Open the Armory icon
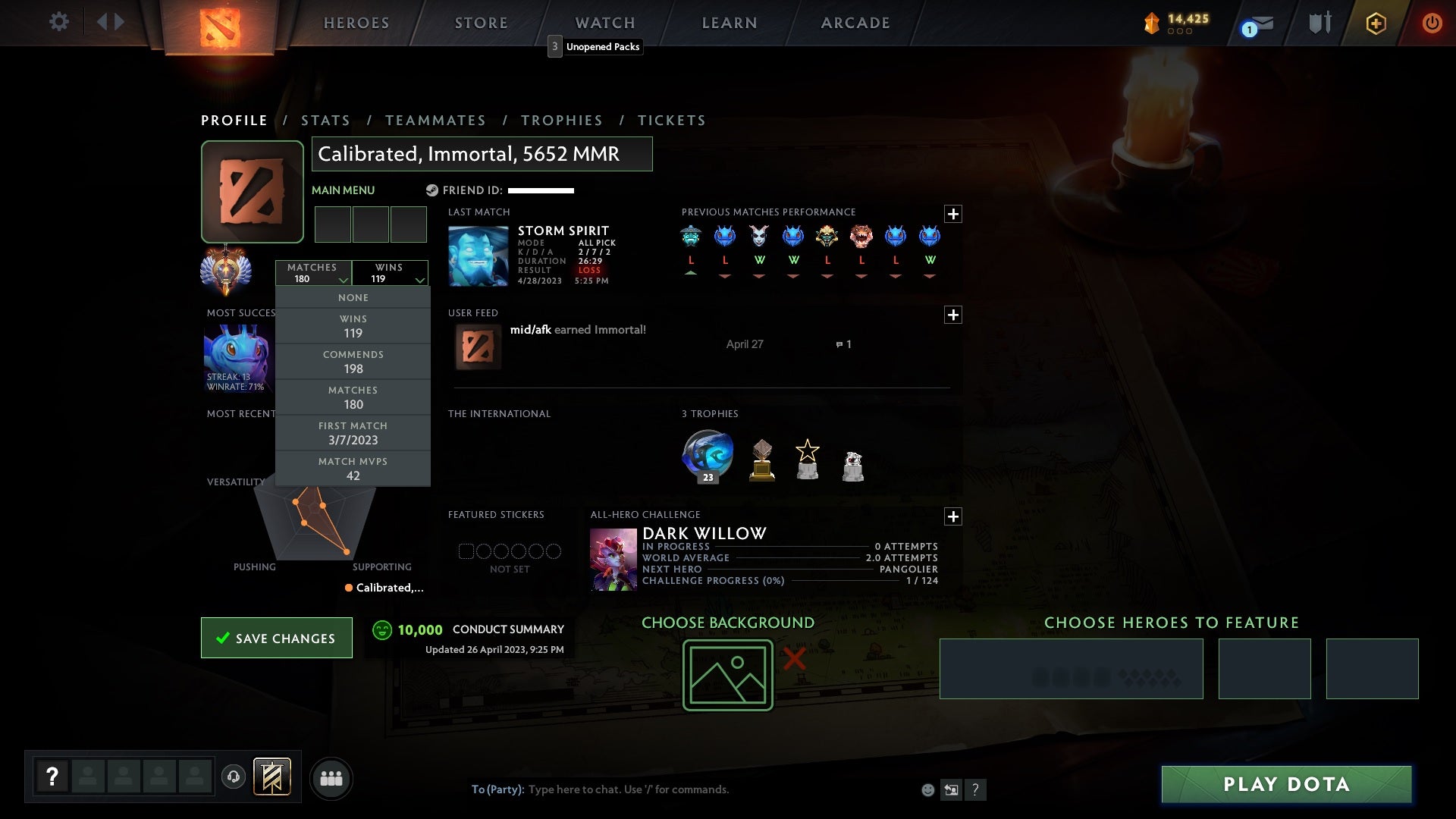This screenshot has height=819, width=1456. pos(1319,22)
